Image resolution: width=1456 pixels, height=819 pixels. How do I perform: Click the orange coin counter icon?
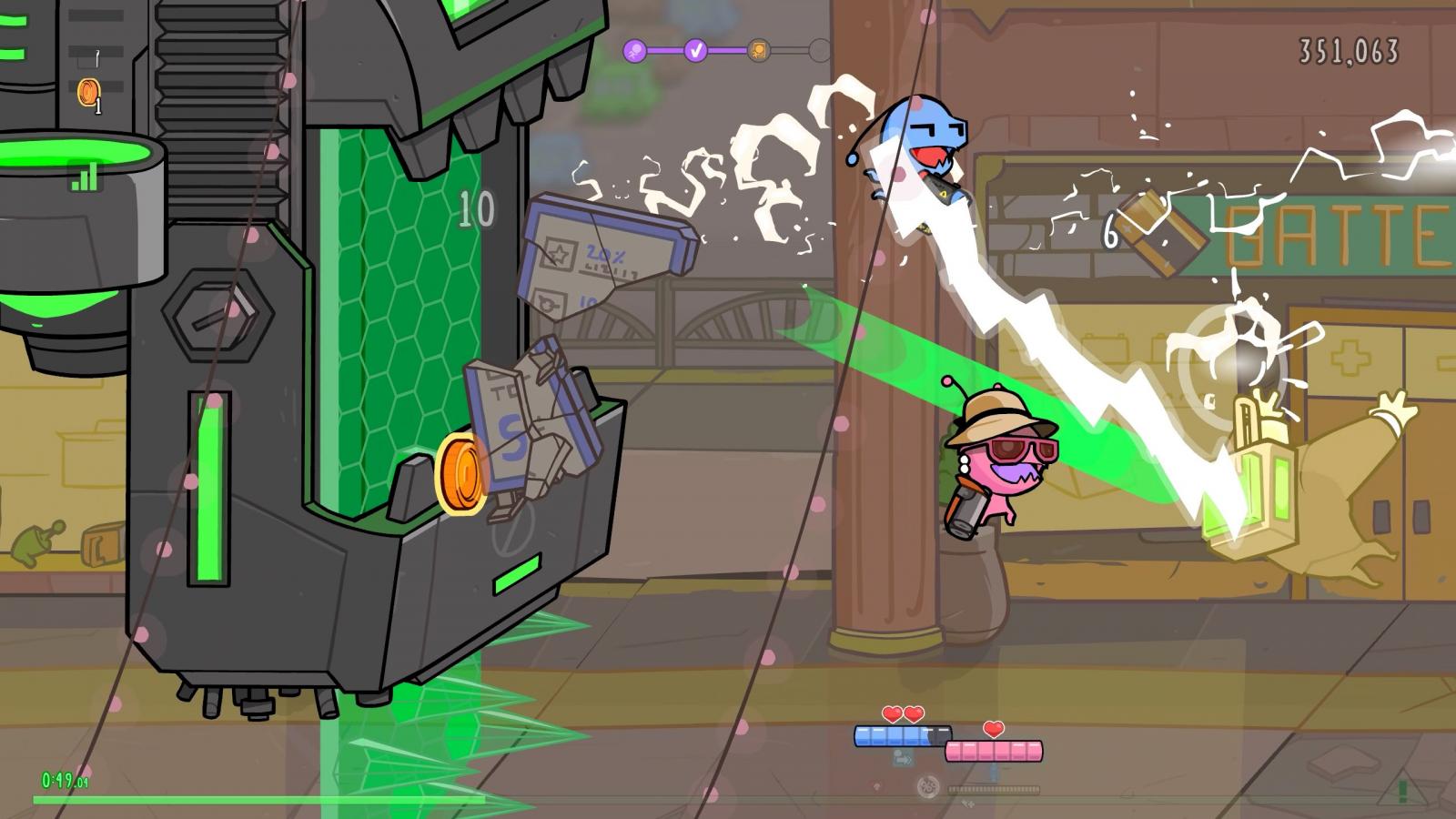coord(88,91)
